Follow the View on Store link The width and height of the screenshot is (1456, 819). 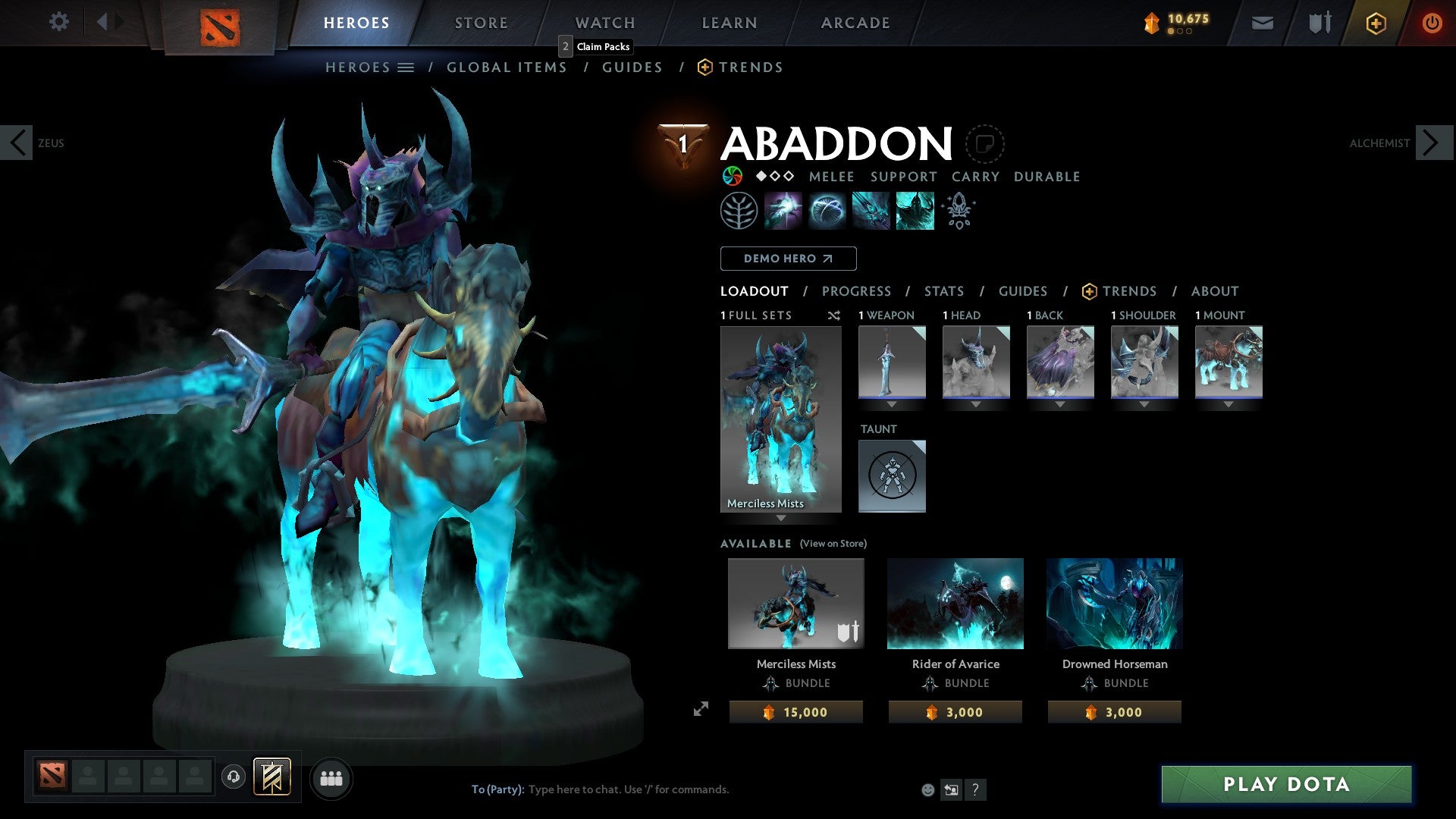tap(833, 544)
